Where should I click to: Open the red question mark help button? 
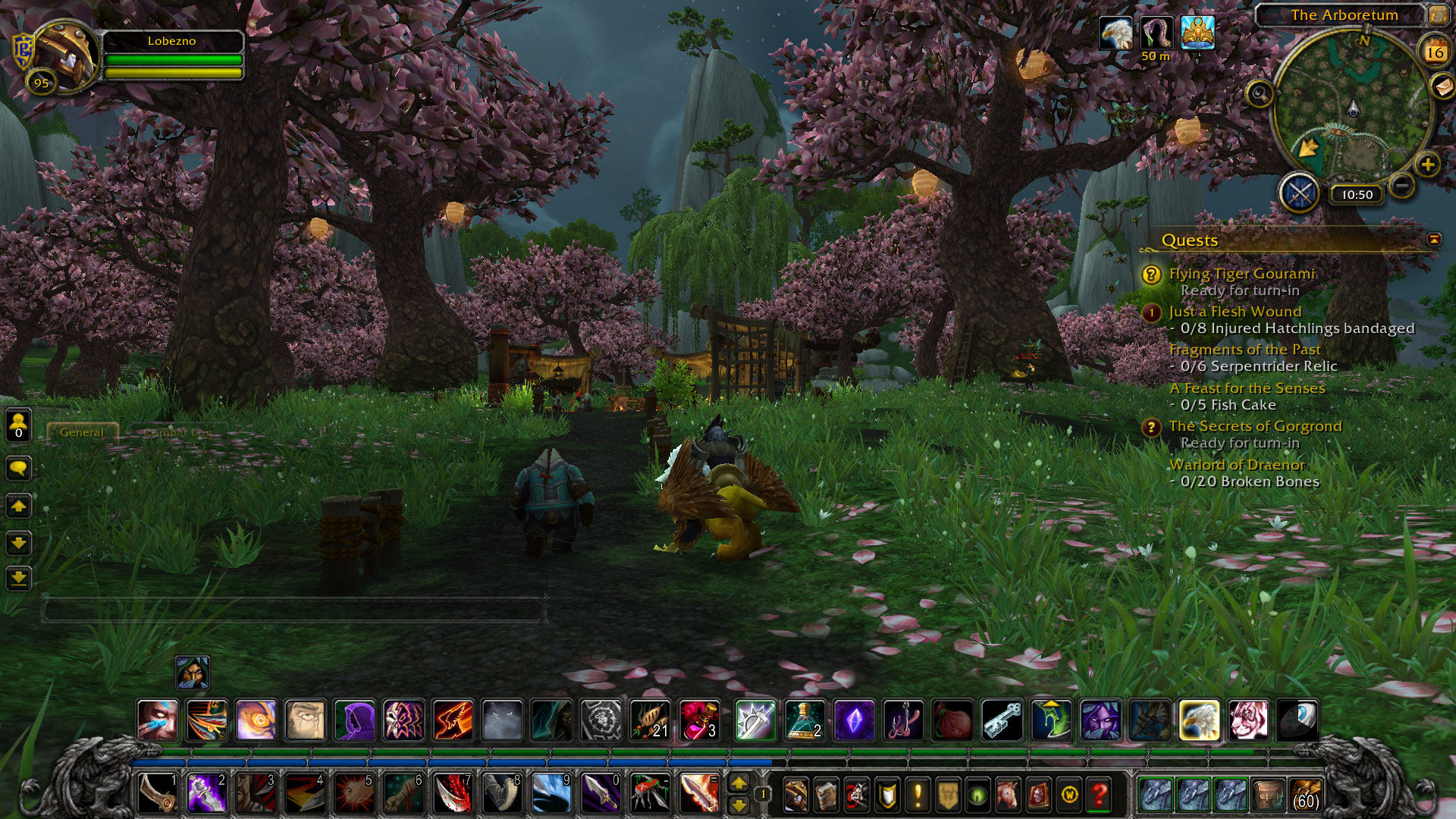(x=1099, y=795)
